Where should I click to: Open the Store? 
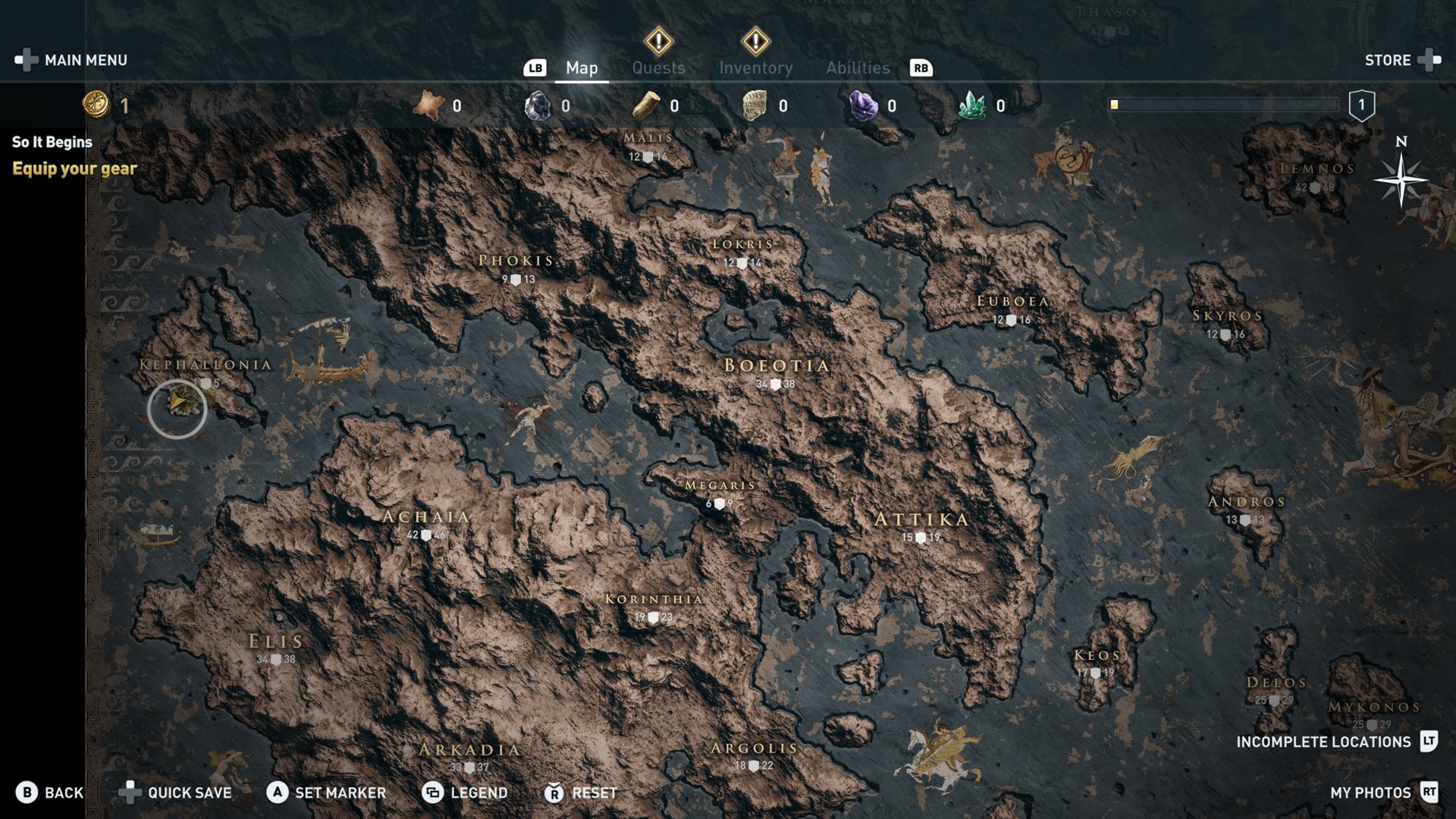pyautogui.click(x=1401, y=60)
